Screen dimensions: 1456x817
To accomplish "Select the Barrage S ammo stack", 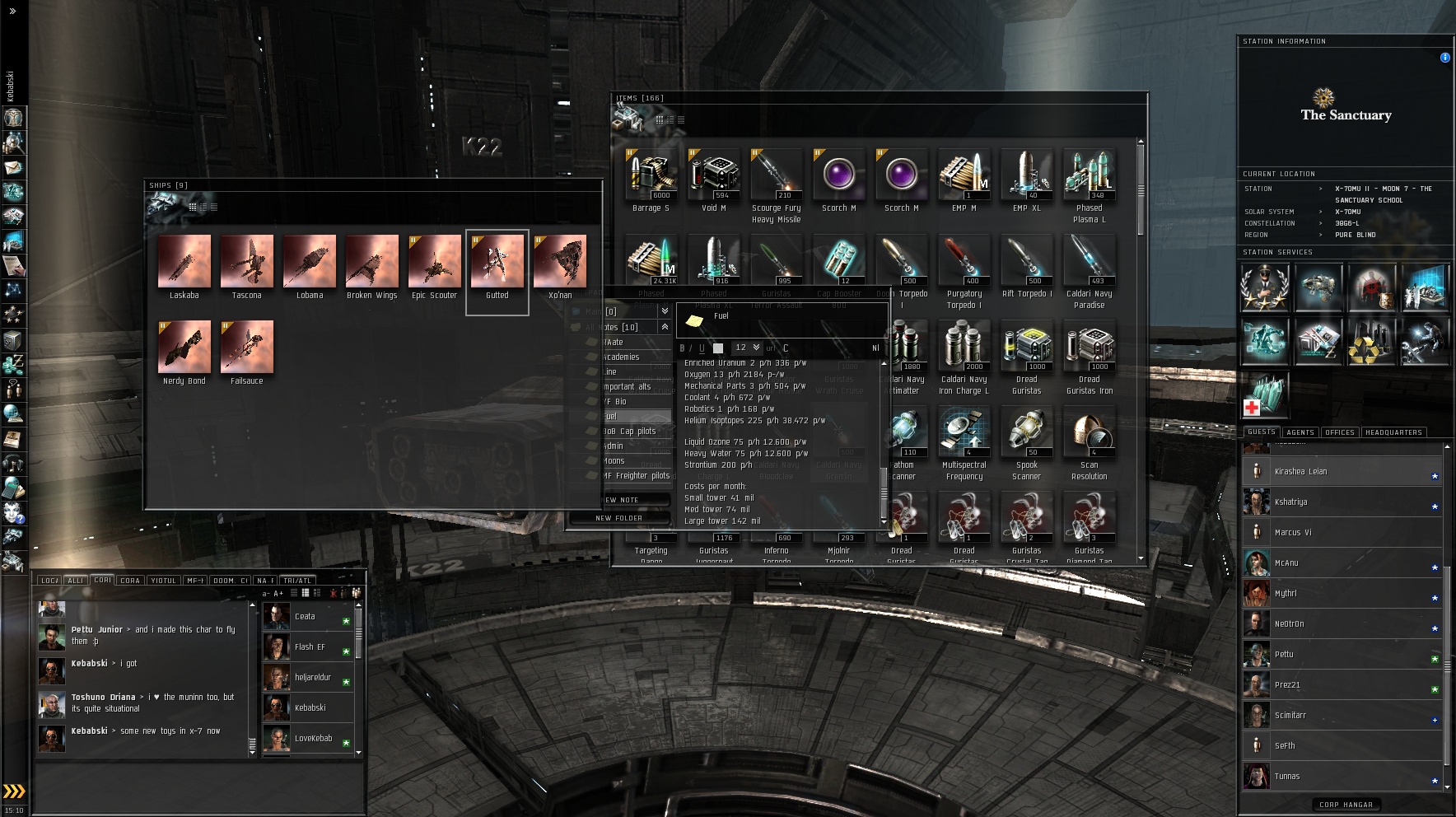I will (x=651, y=175).
